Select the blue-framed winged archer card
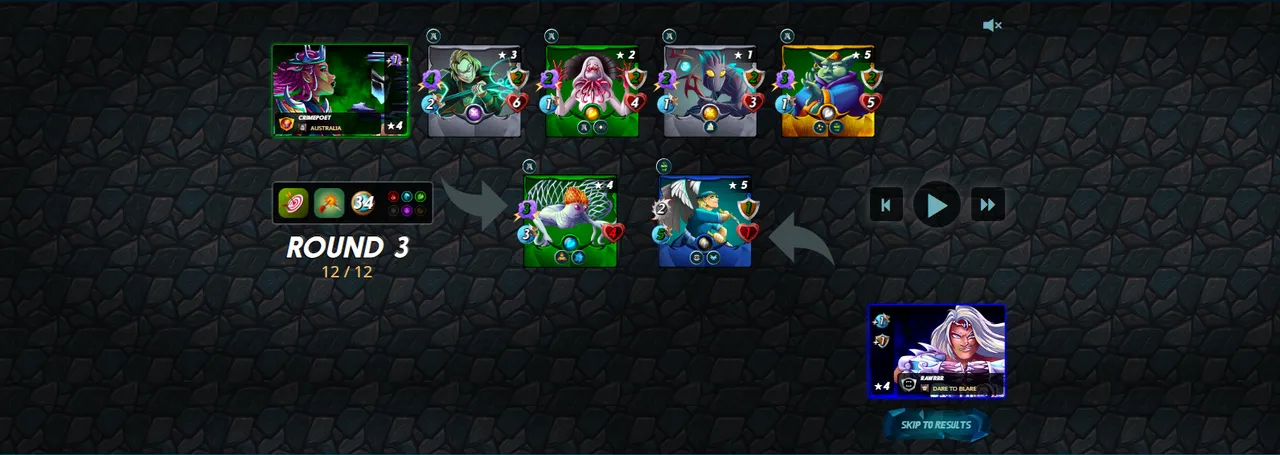Screen dimensions: 1280x455 coord(705,221)
